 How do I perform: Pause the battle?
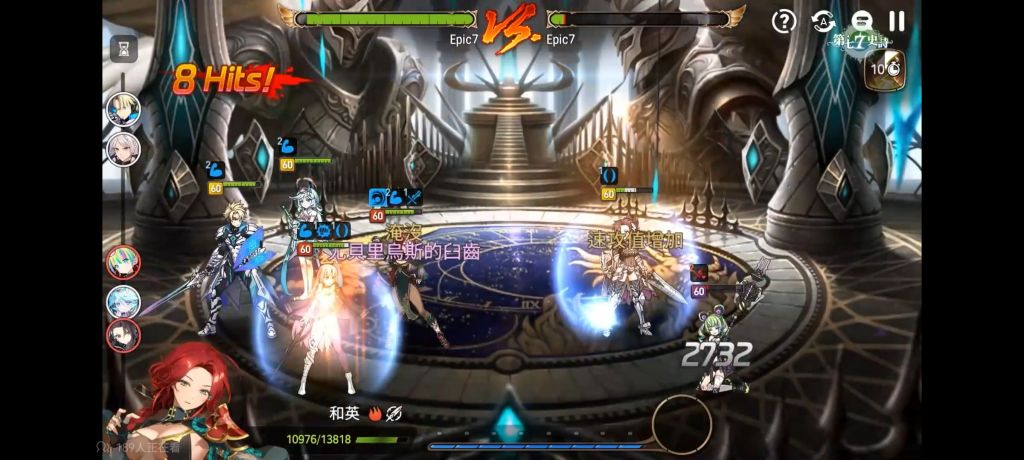click(x=897, y=21)
